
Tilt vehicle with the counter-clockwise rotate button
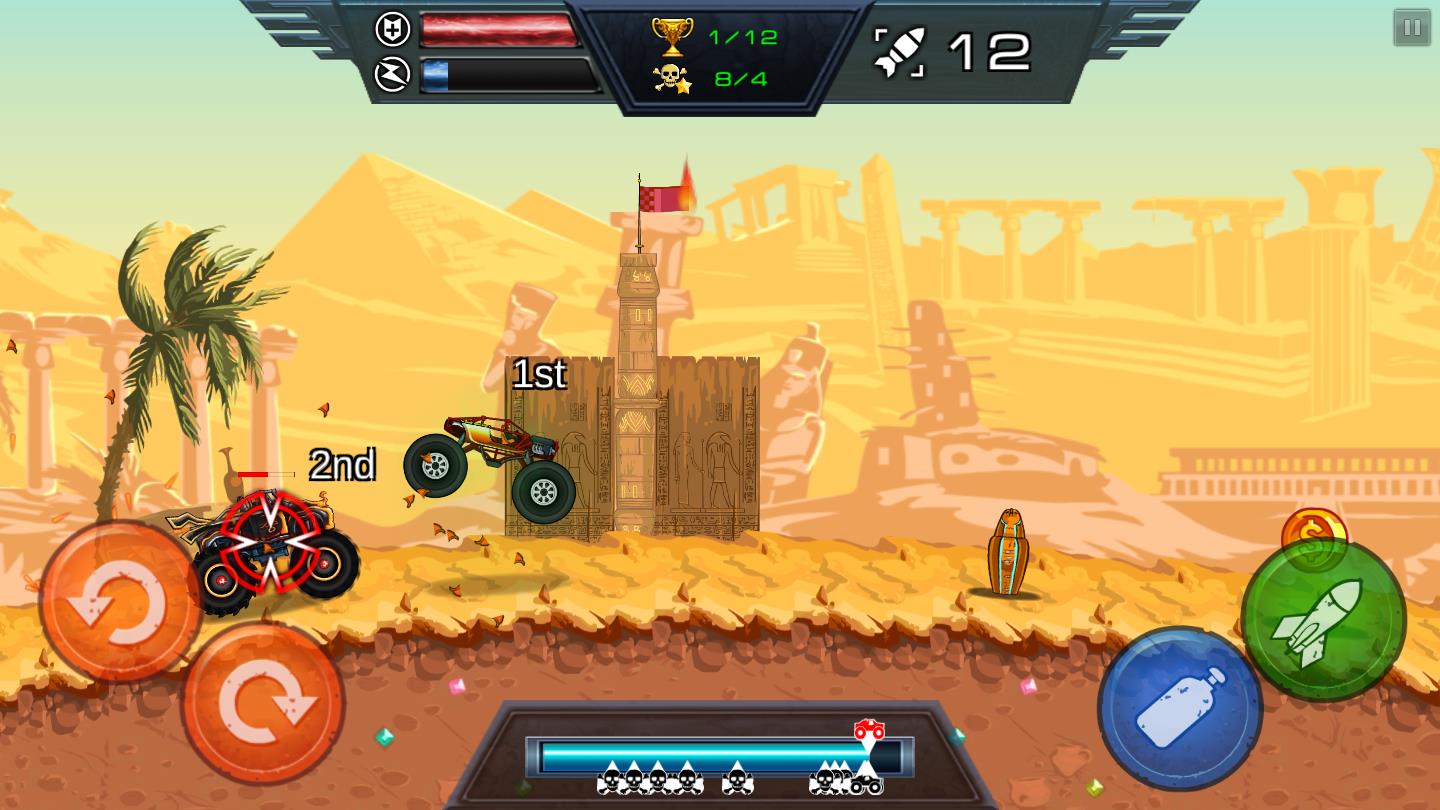pos(120,602)
